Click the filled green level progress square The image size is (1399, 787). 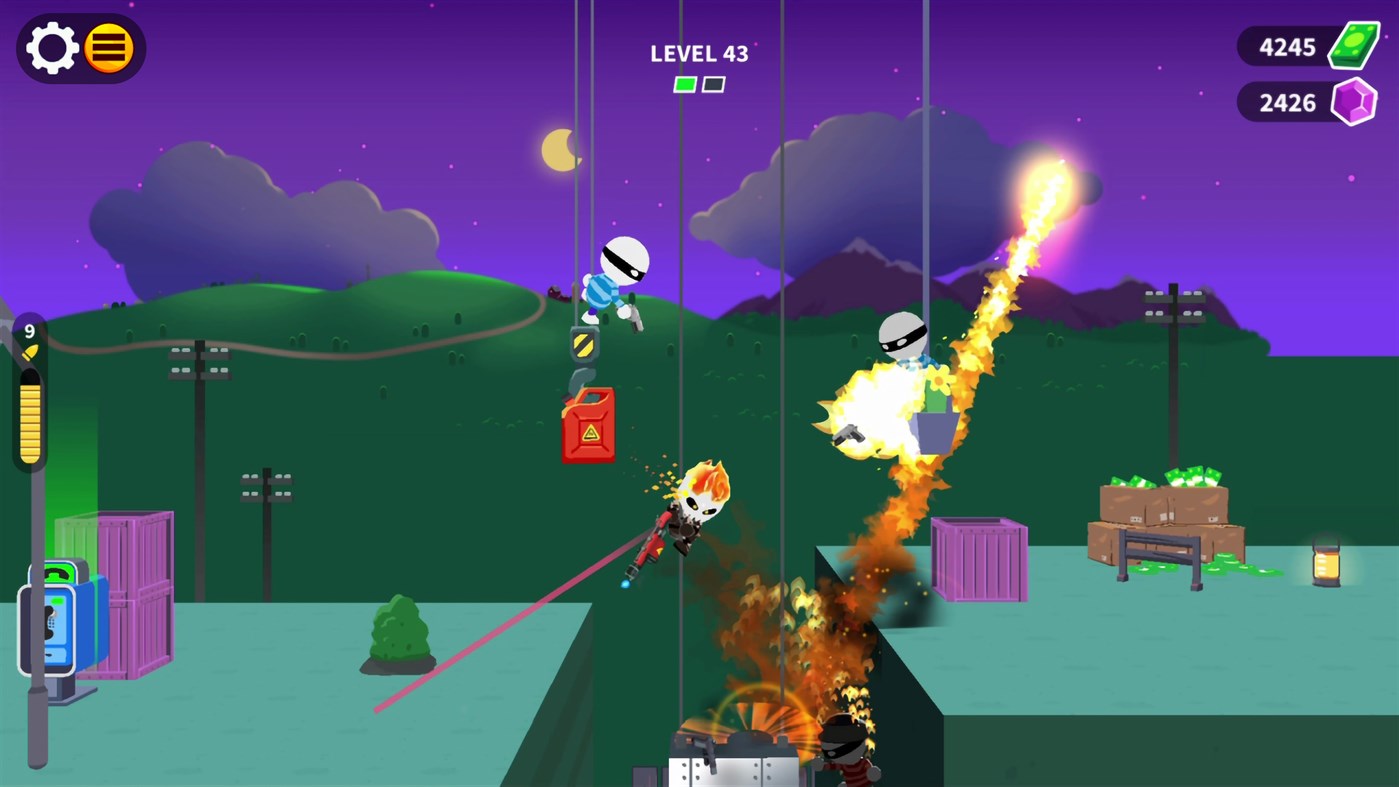(684, 84)
